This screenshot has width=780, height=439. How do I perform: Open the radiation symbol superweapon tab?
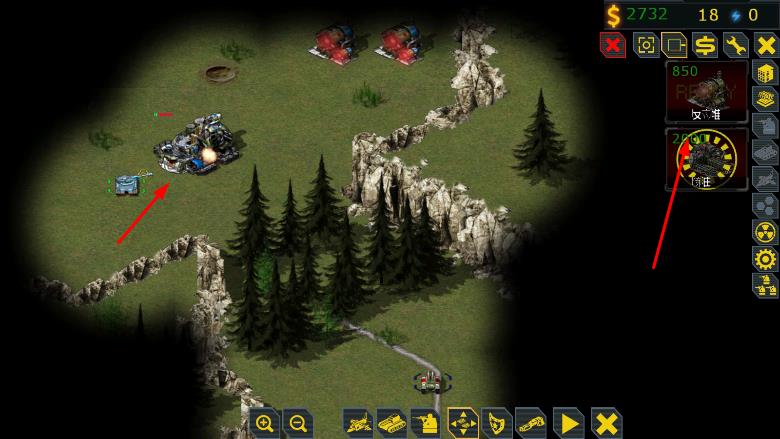pyautogui.click(x=765, y=232)
